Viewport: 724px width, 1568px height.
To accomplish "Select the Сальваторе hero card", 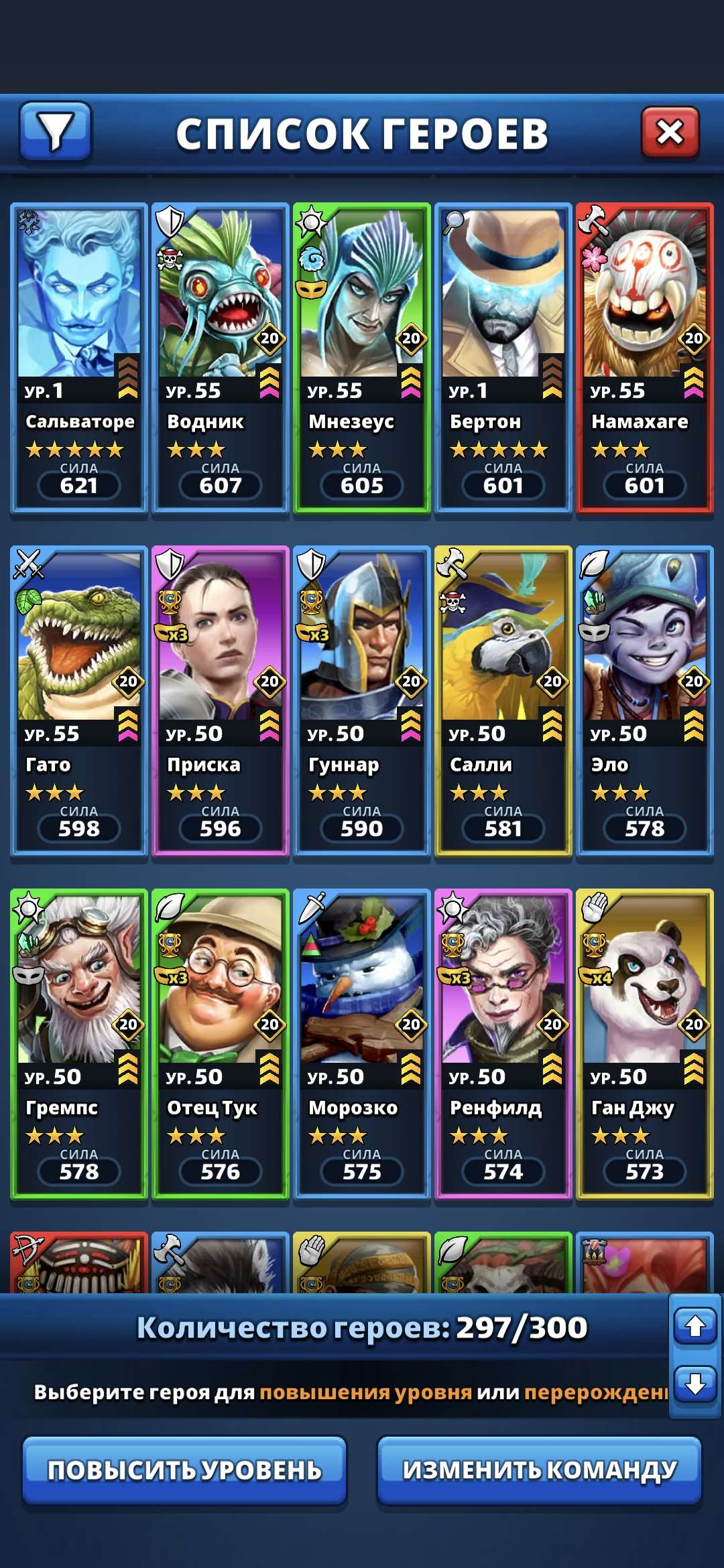I will [x=79, y=358].
